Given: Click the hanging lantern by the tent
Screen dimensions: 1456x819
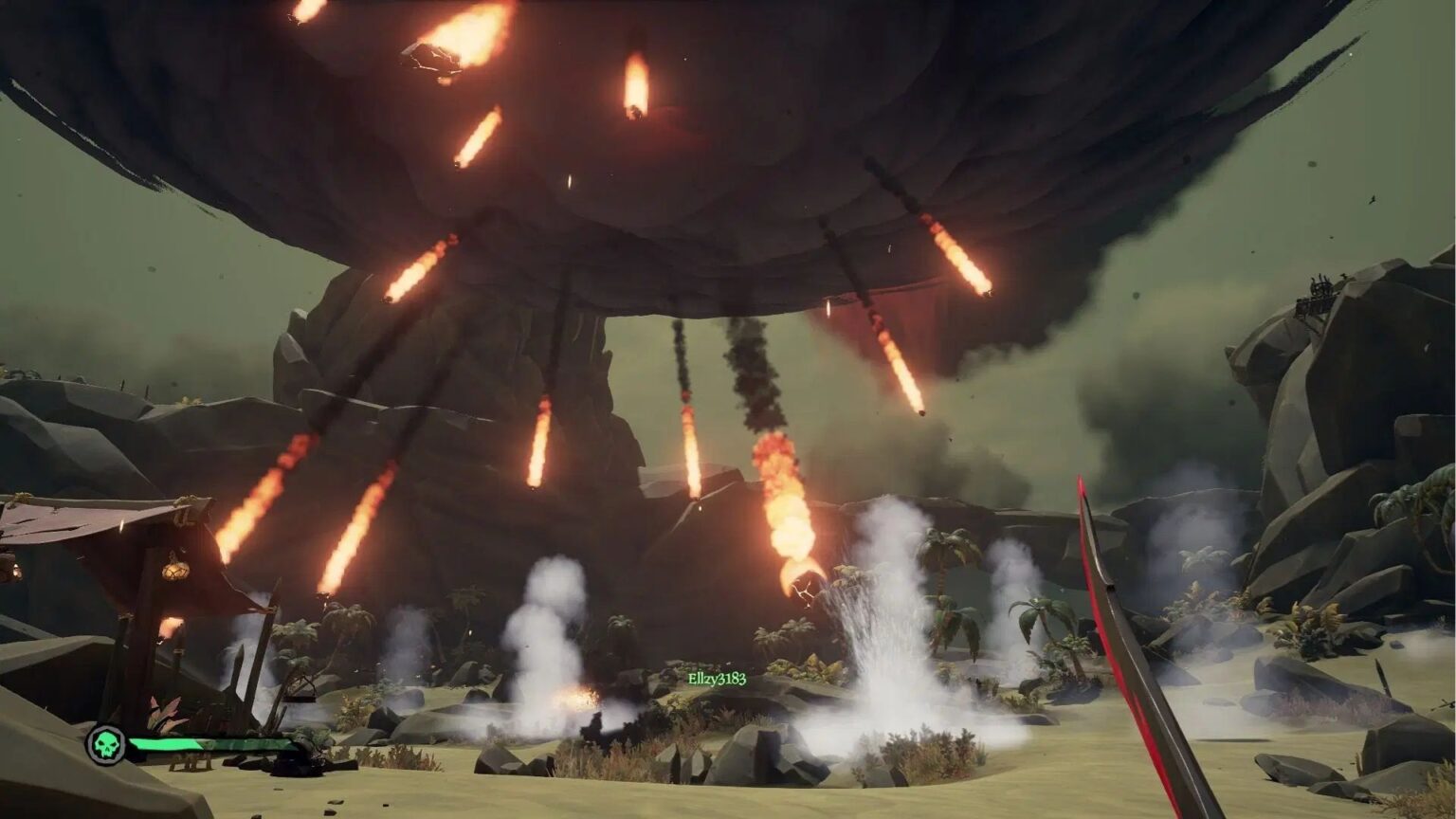Looking at the screenshot, I should click(173, 570).
